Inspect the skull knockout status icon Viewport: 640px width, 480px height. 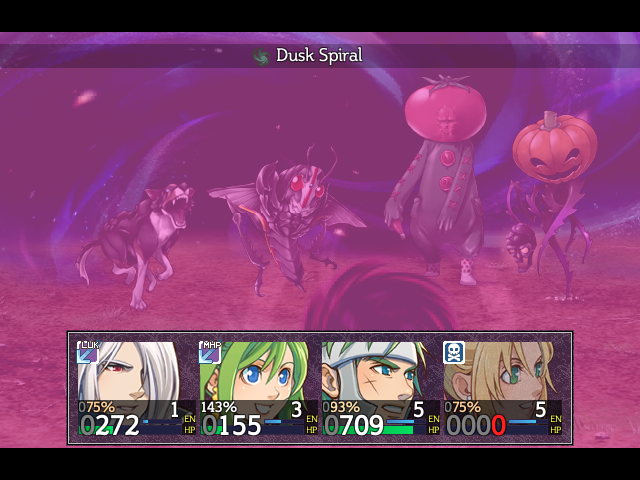tap(454, 352)
